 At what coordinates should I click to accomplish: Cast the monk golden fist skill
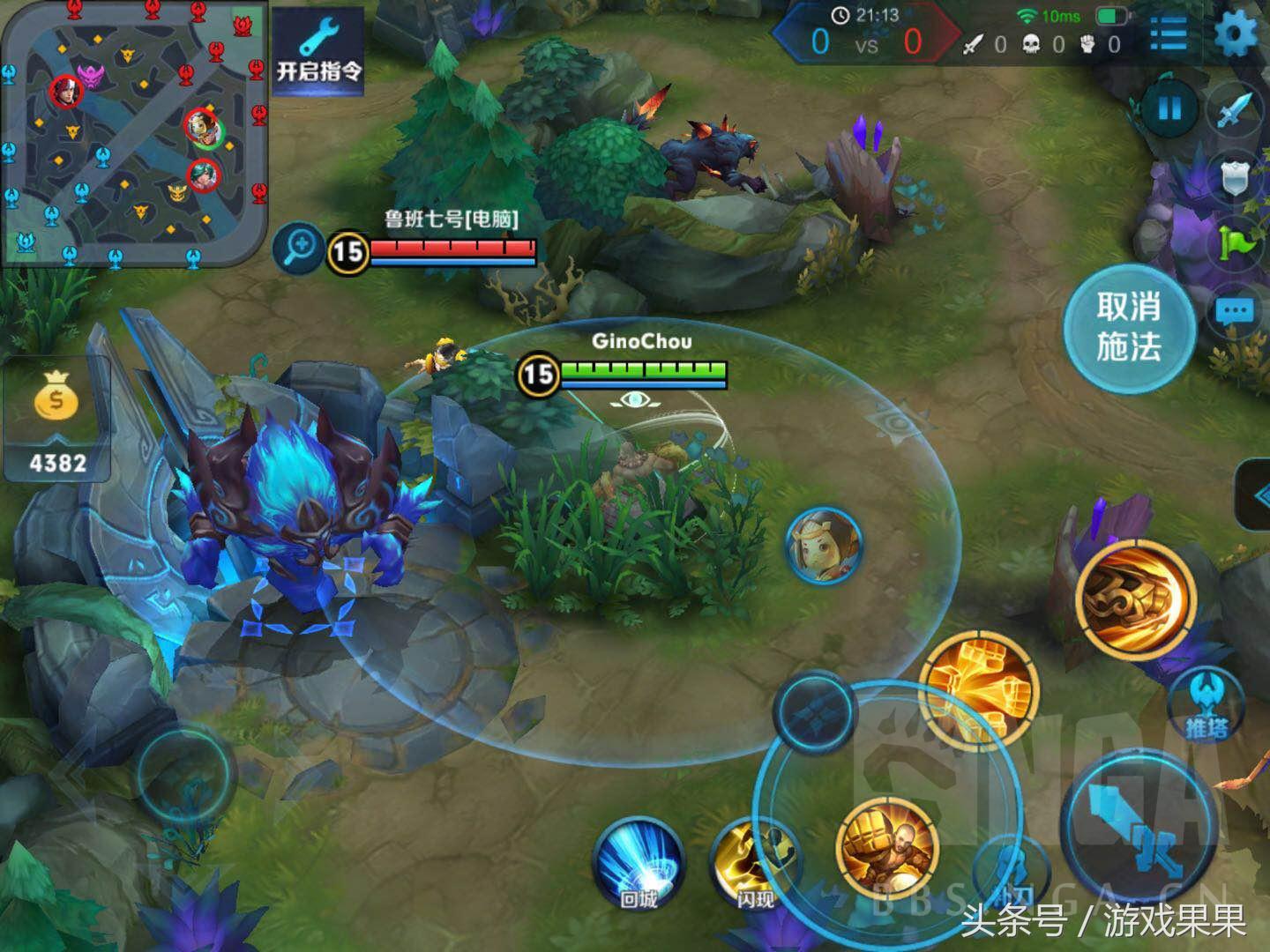click(886, 848)
